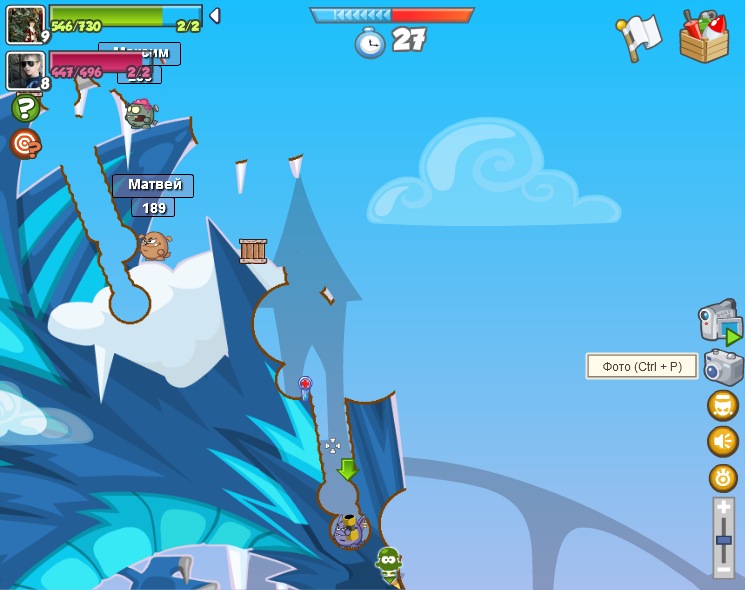Click the green question mark help button
The height and width of the screenshot is (590, 745).
pyautogui.click(x=26, y=108)
